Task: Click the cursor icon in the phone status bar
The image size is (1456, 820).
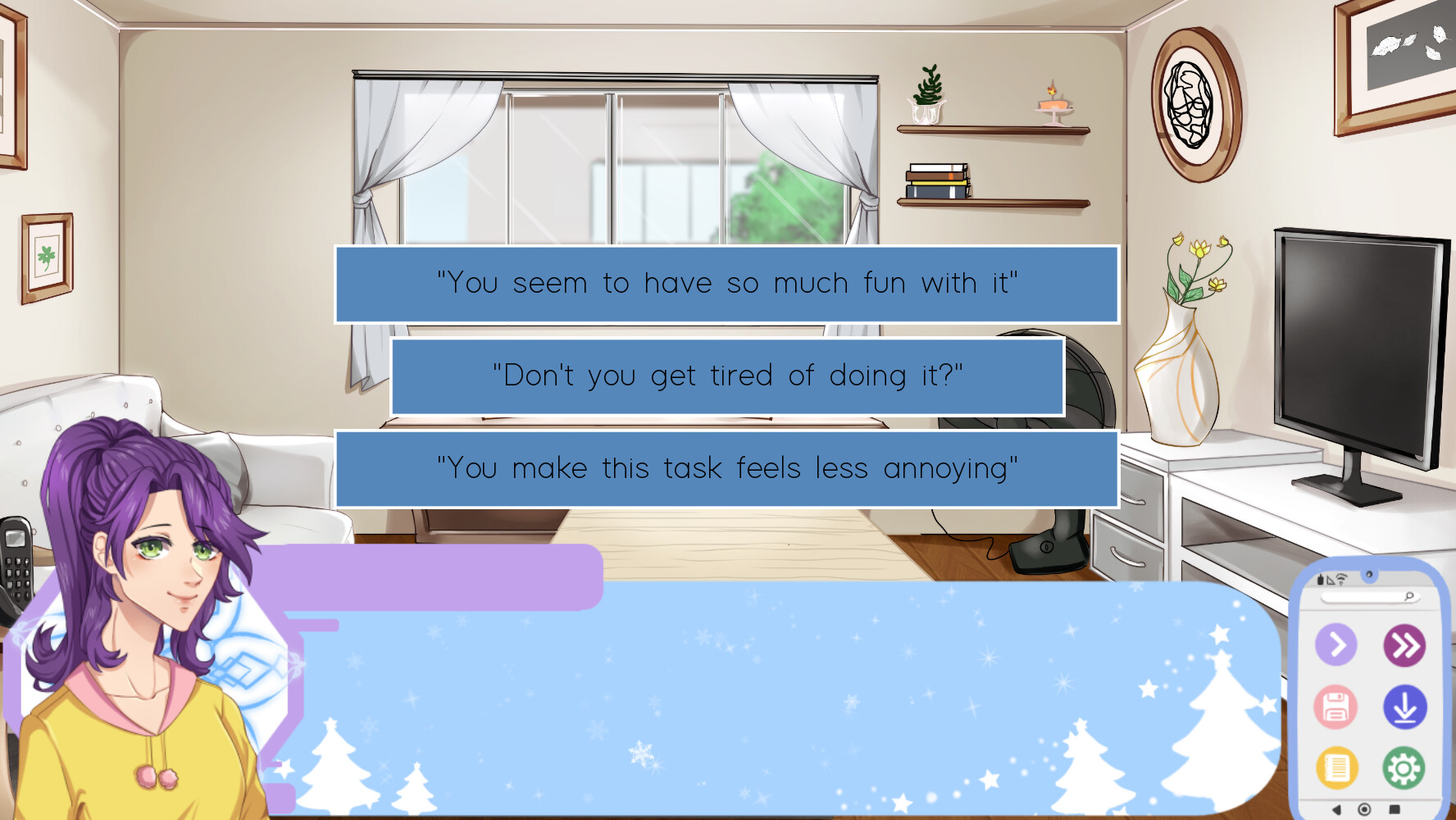Action: click(1331, 578)
